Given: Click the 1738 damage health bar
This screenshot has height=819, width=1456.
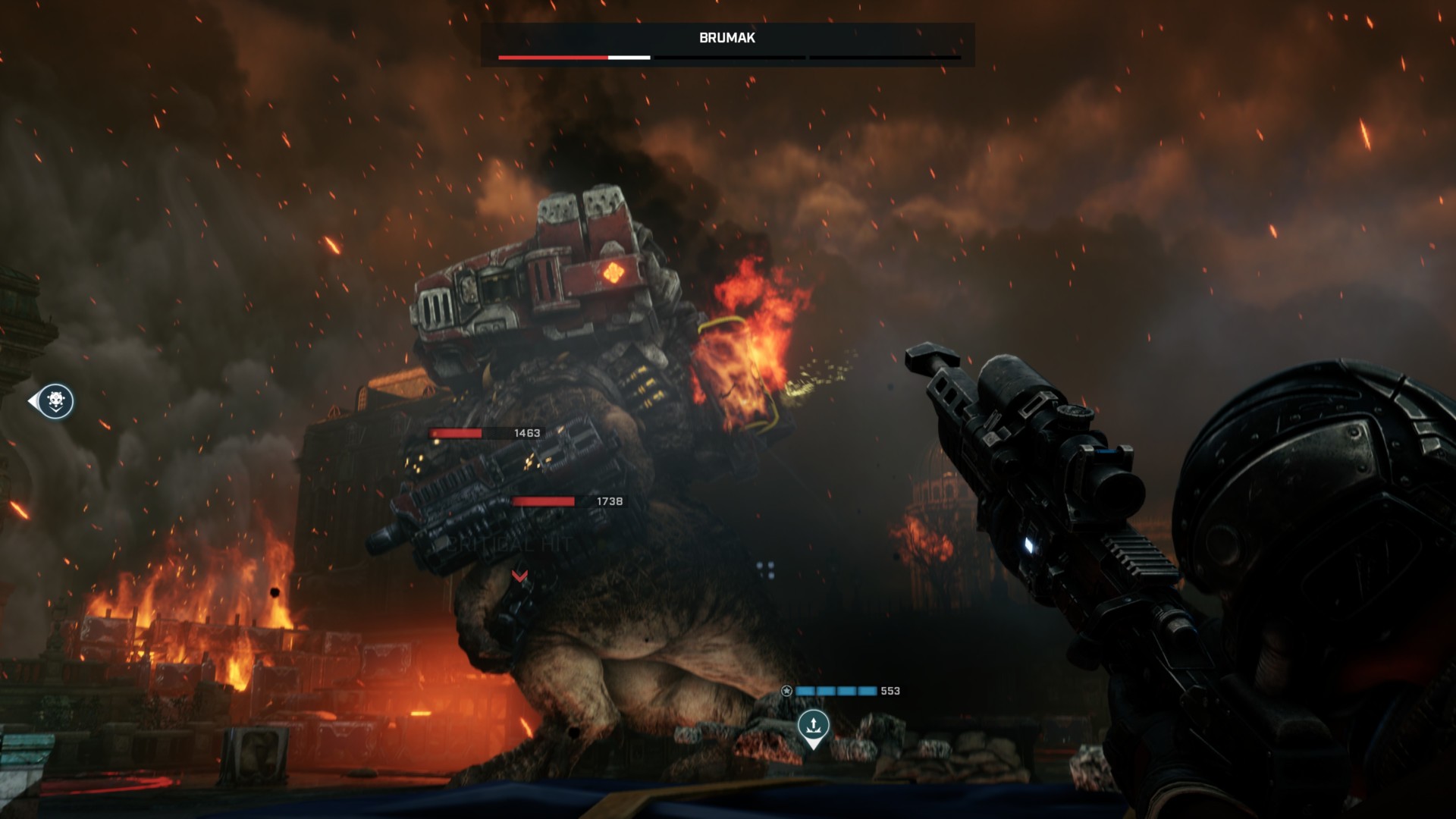Looking at the screenshot, I should click(x=542, y=501).
